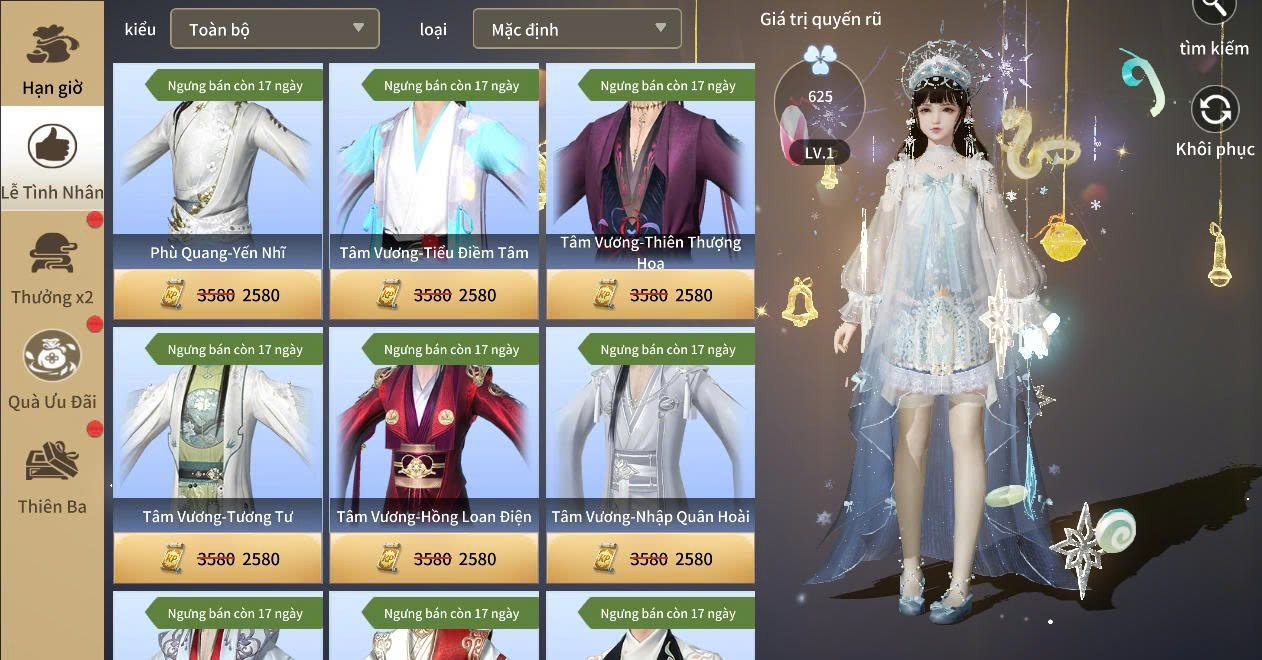Click the Khôi phục reset button
Screen dimensions: 1262x660
[x=1214, y=122]
